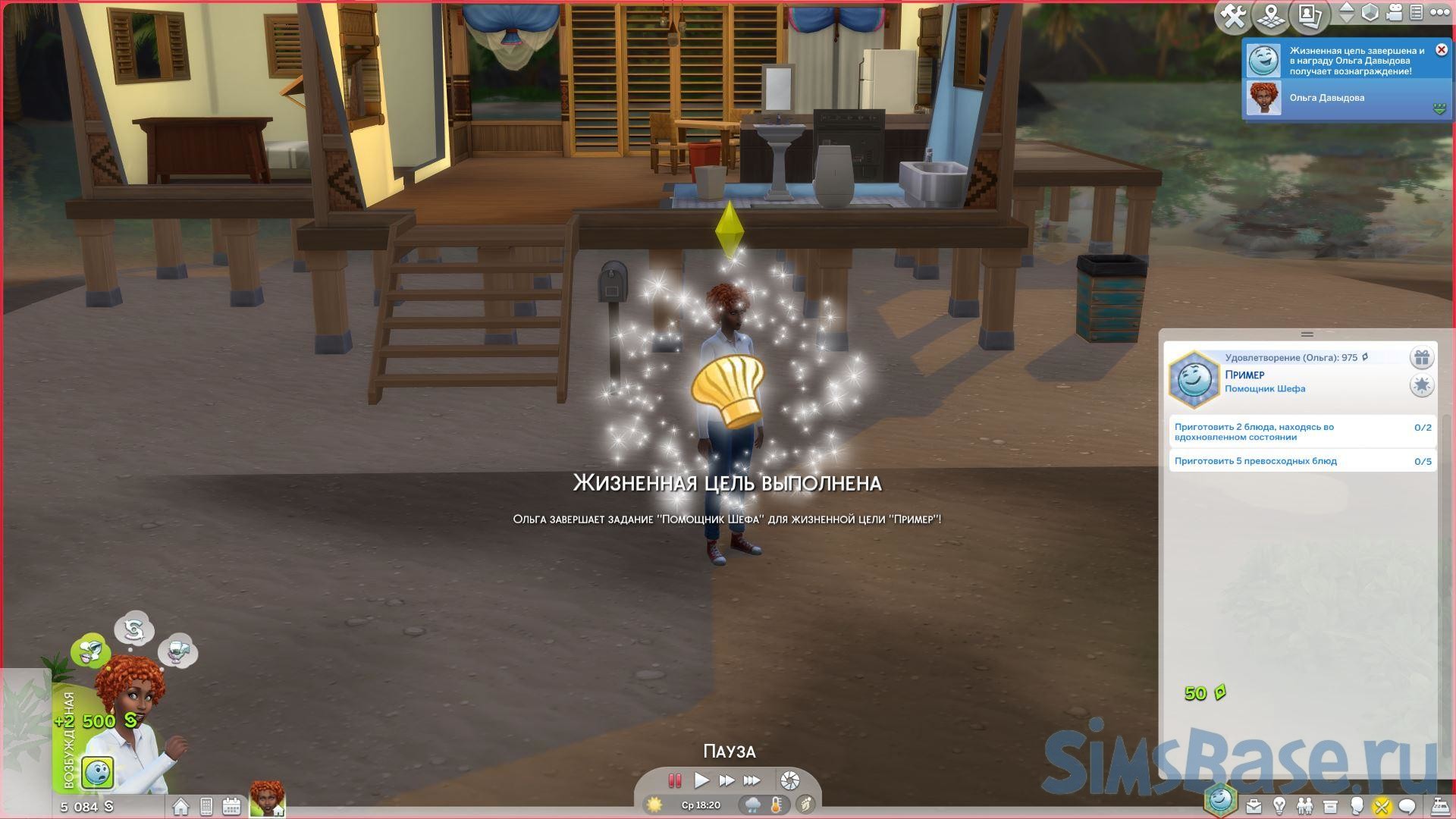
Task: Open the calendar icon
Action: (231, 807)
